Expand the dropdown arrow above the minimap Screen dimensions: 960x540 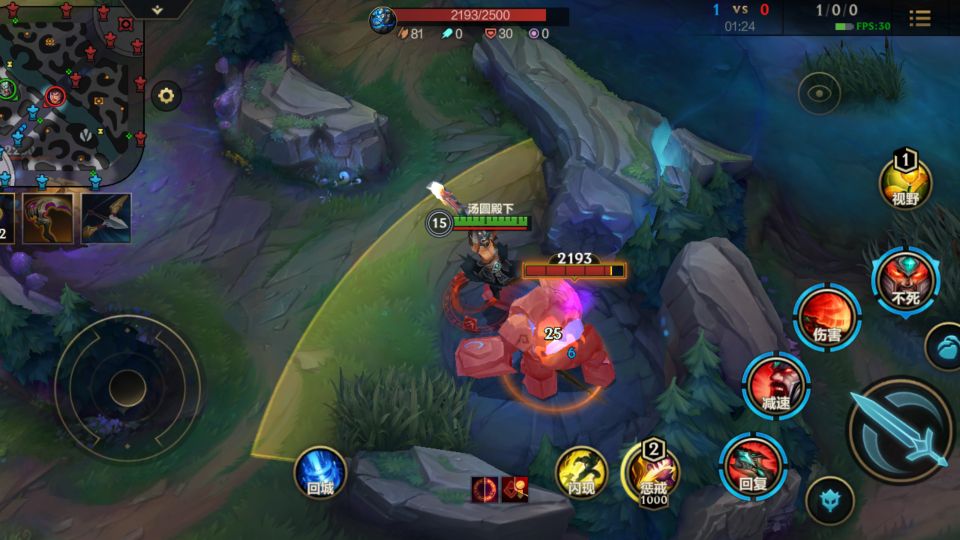pos(157,9)
